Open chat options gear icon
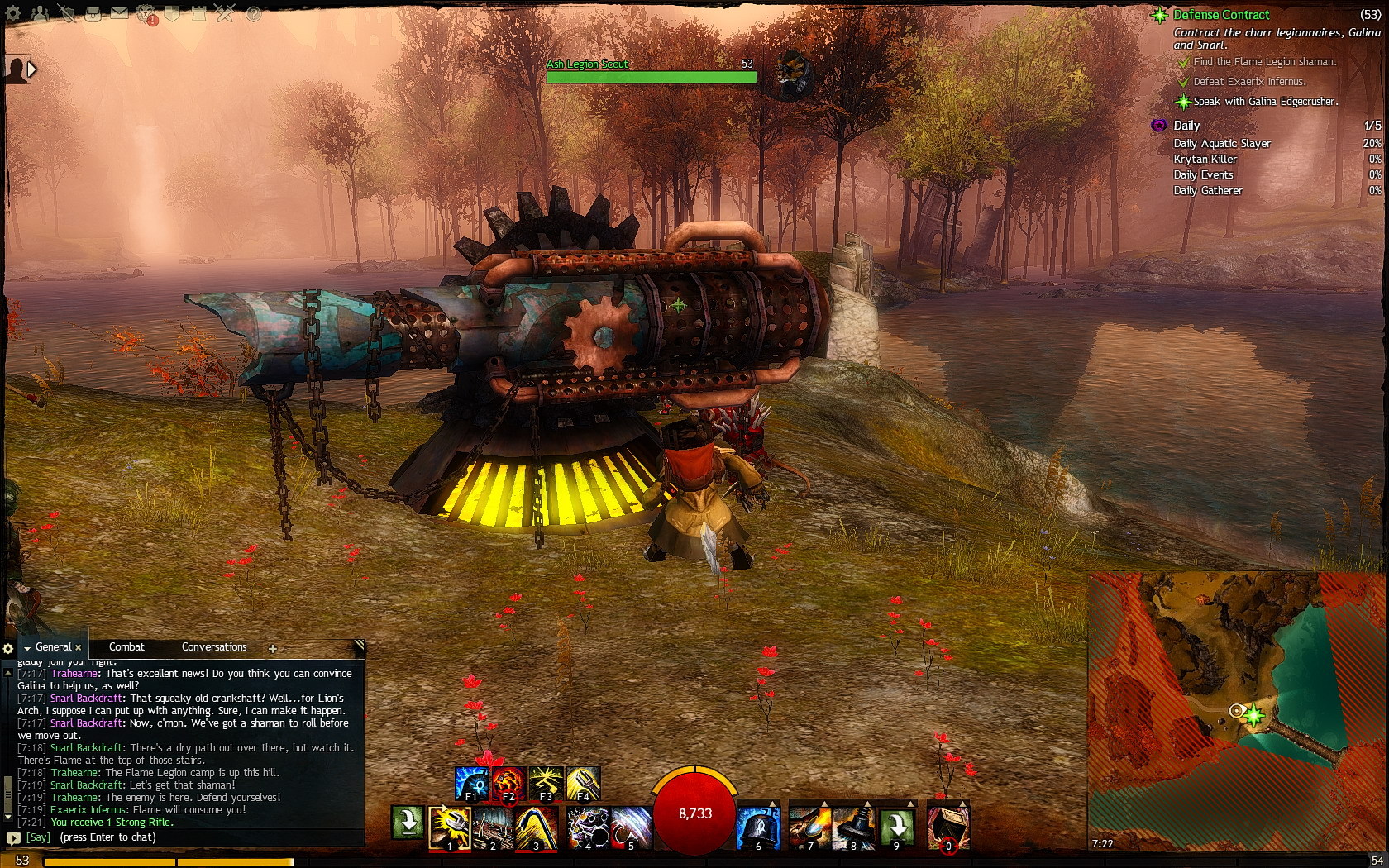 pos(8,649)
